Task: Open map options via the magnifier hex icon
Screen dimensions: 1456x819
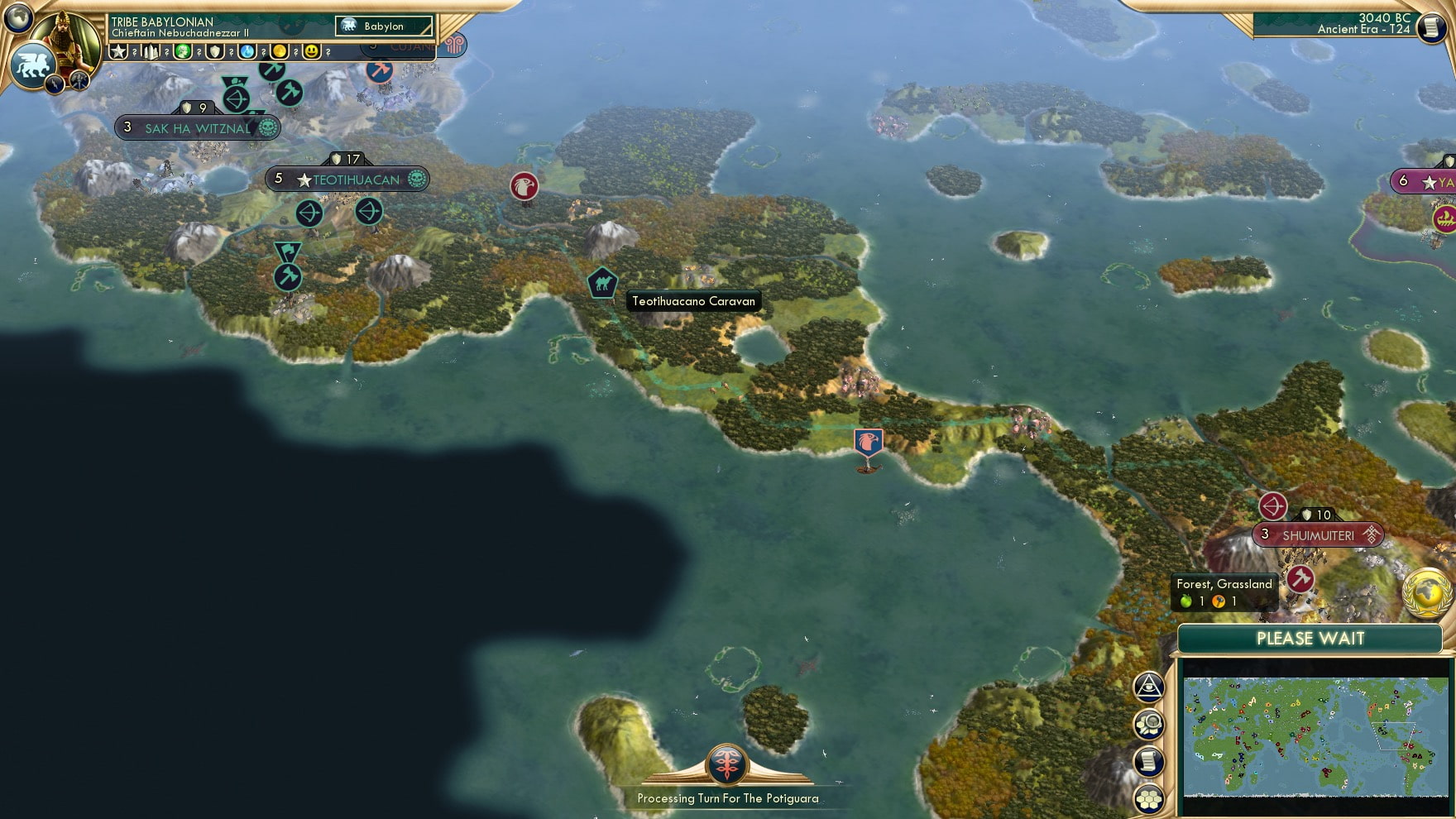Action: pyautogui.click(x=1148, y=724)
